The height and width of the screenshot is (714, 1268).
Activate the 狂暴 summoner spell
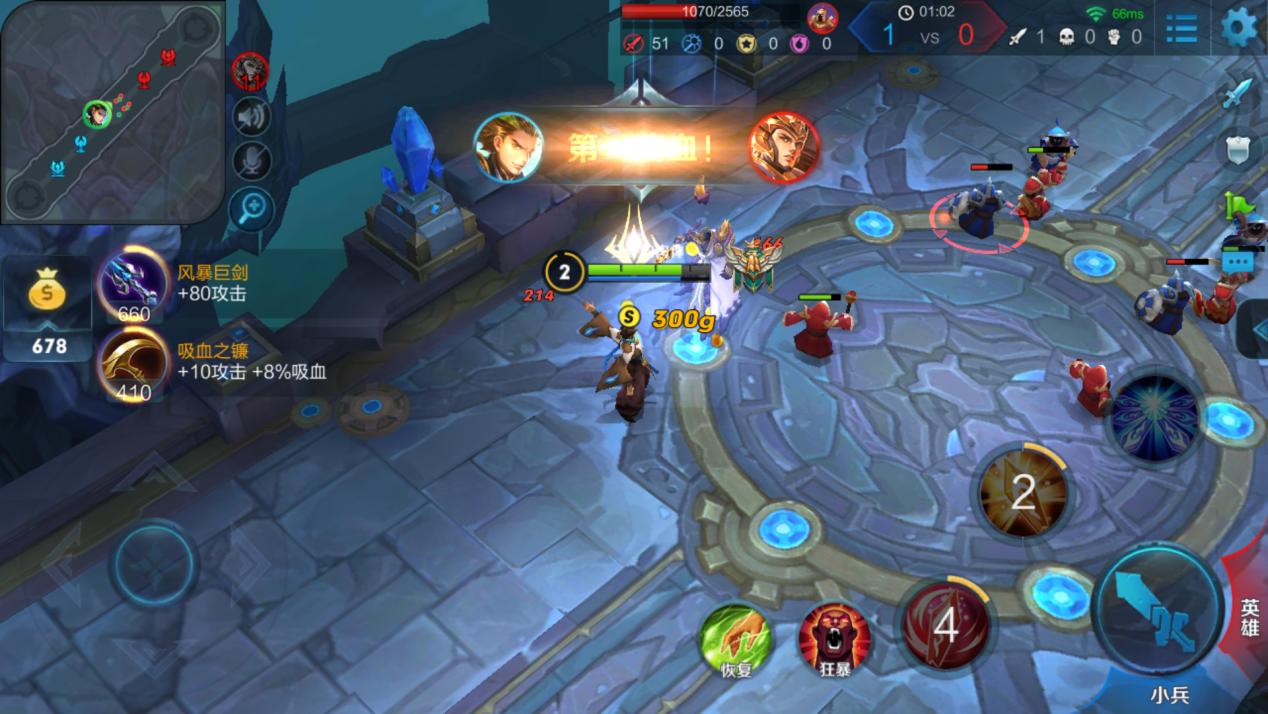[x=834, y=638]
